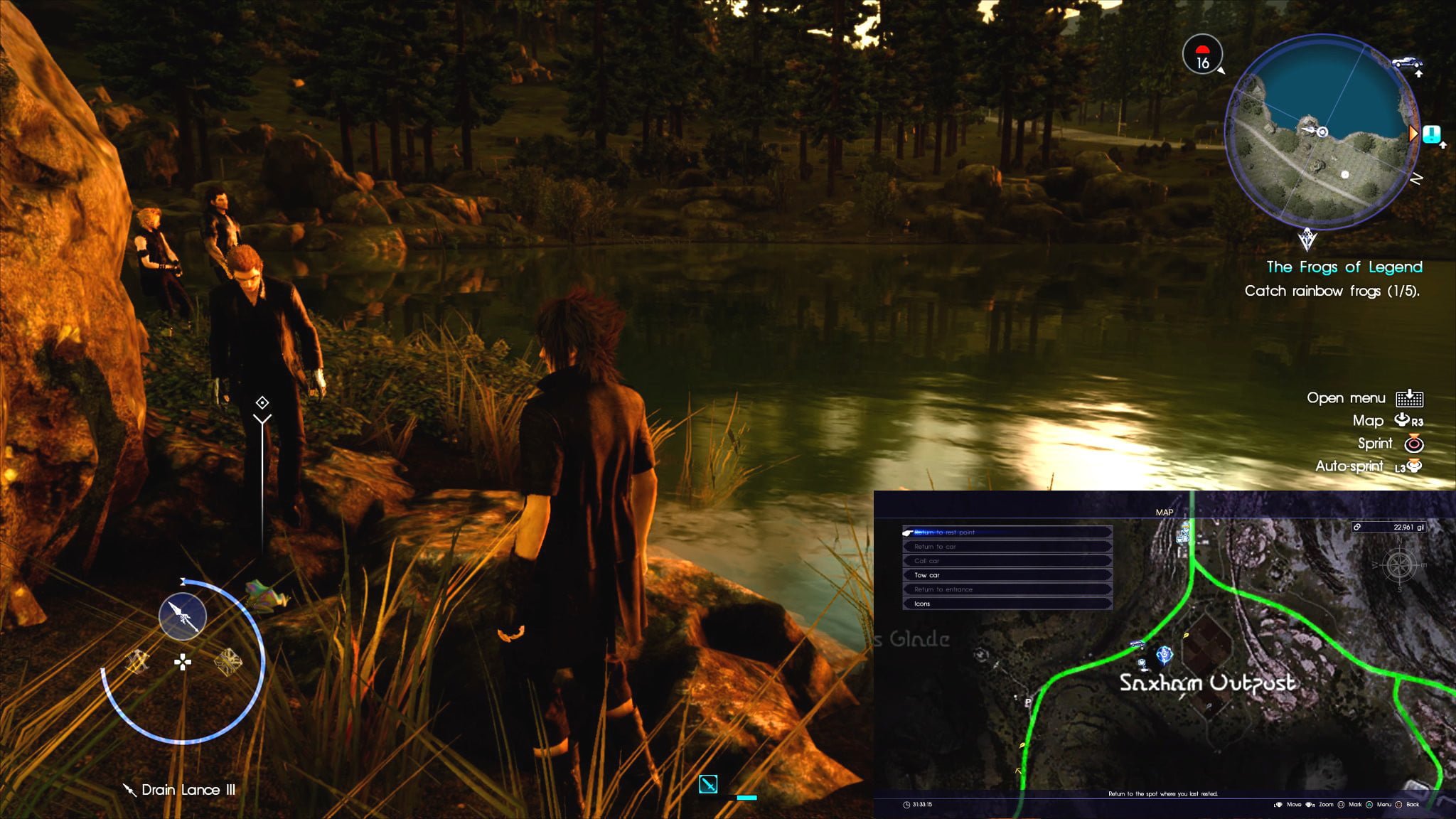Click the circular minimap in the corner
Viewport: 1456px width, 819px height.
coord(1322,132)
